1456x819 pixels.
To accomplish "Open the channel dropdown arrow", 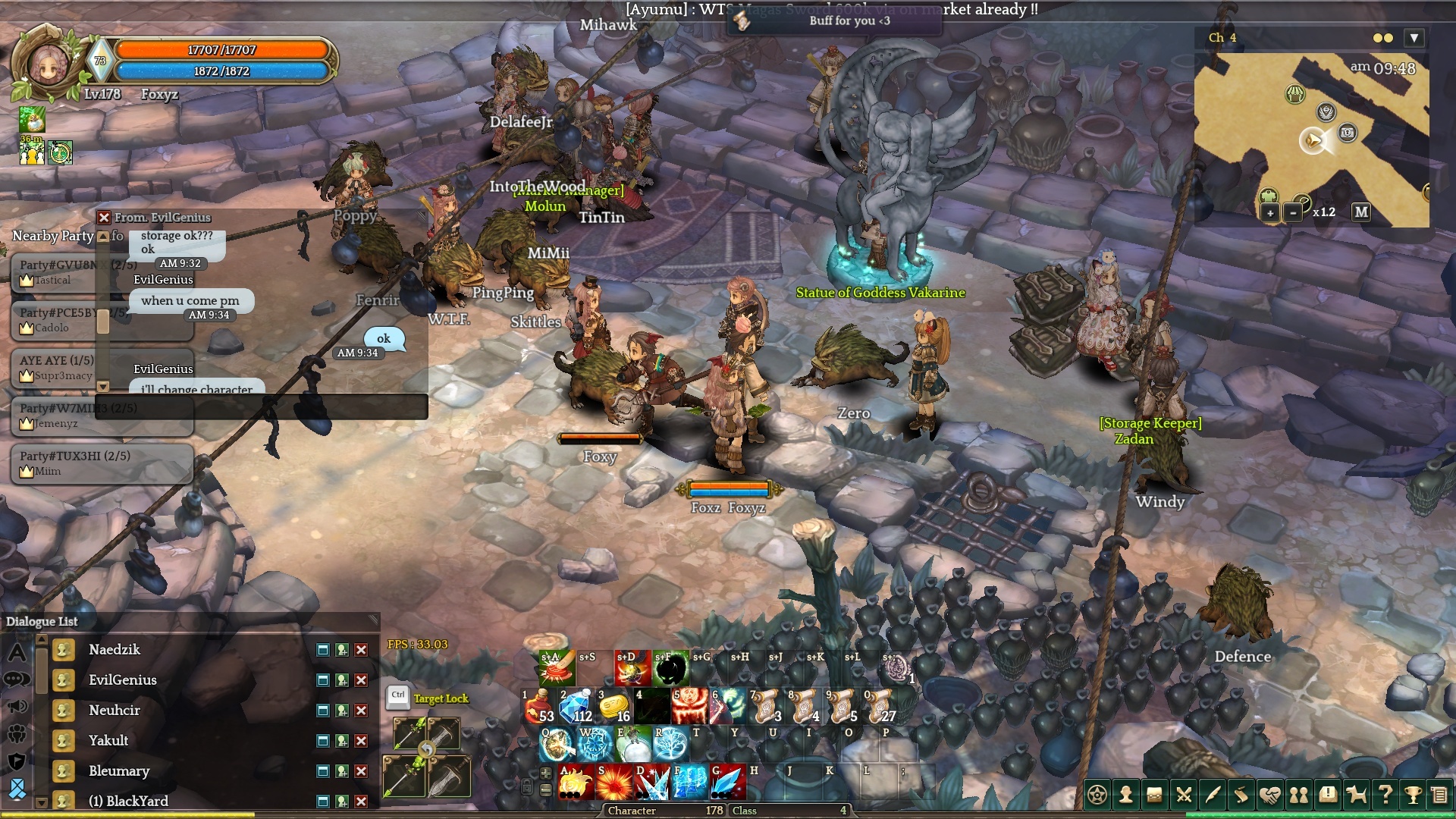I will pyautogui.click(x=1414, y=38).
